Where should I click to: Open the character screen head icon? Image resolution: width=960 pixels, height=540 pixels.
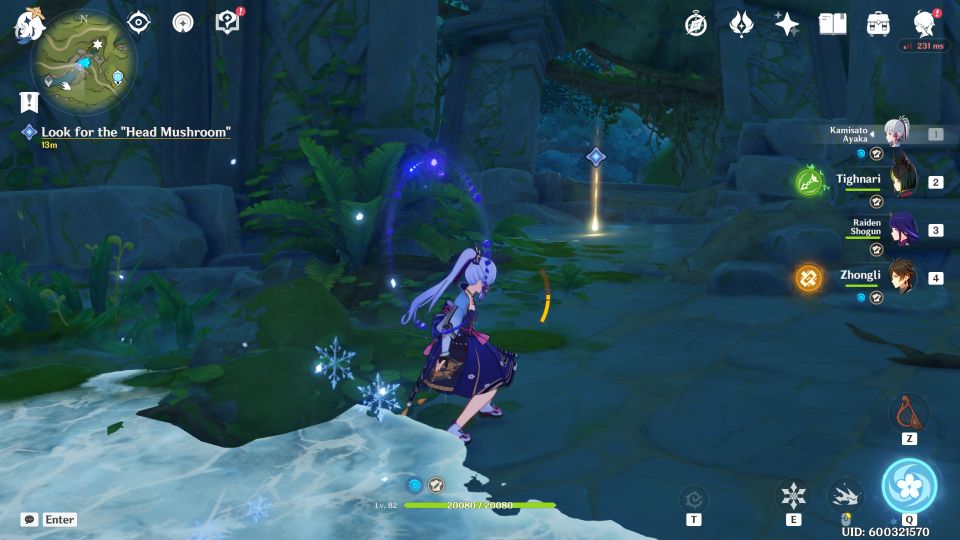click(x=925, y=24)
